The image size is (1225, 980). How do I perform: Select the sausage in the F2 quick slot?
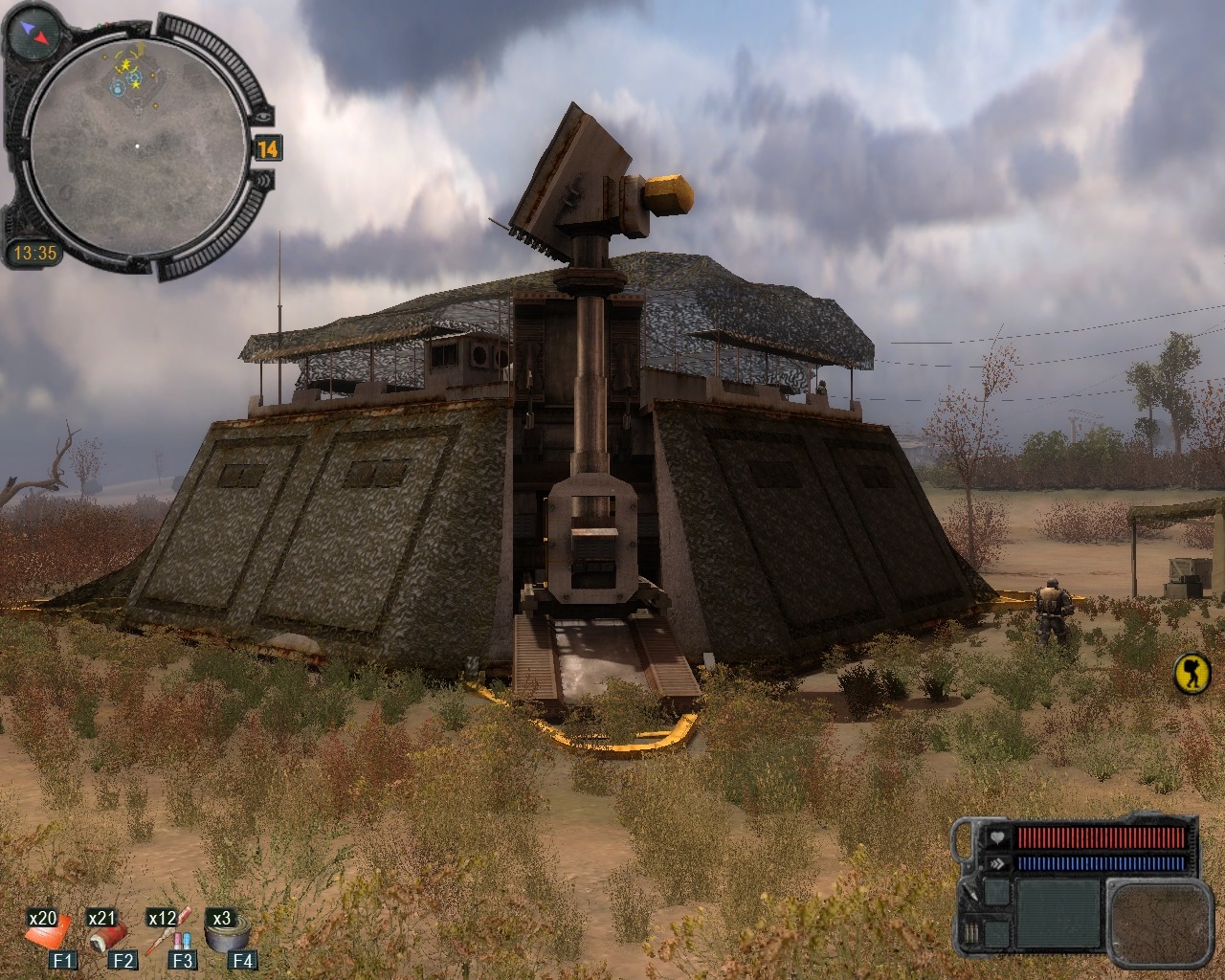coord(108,934)
